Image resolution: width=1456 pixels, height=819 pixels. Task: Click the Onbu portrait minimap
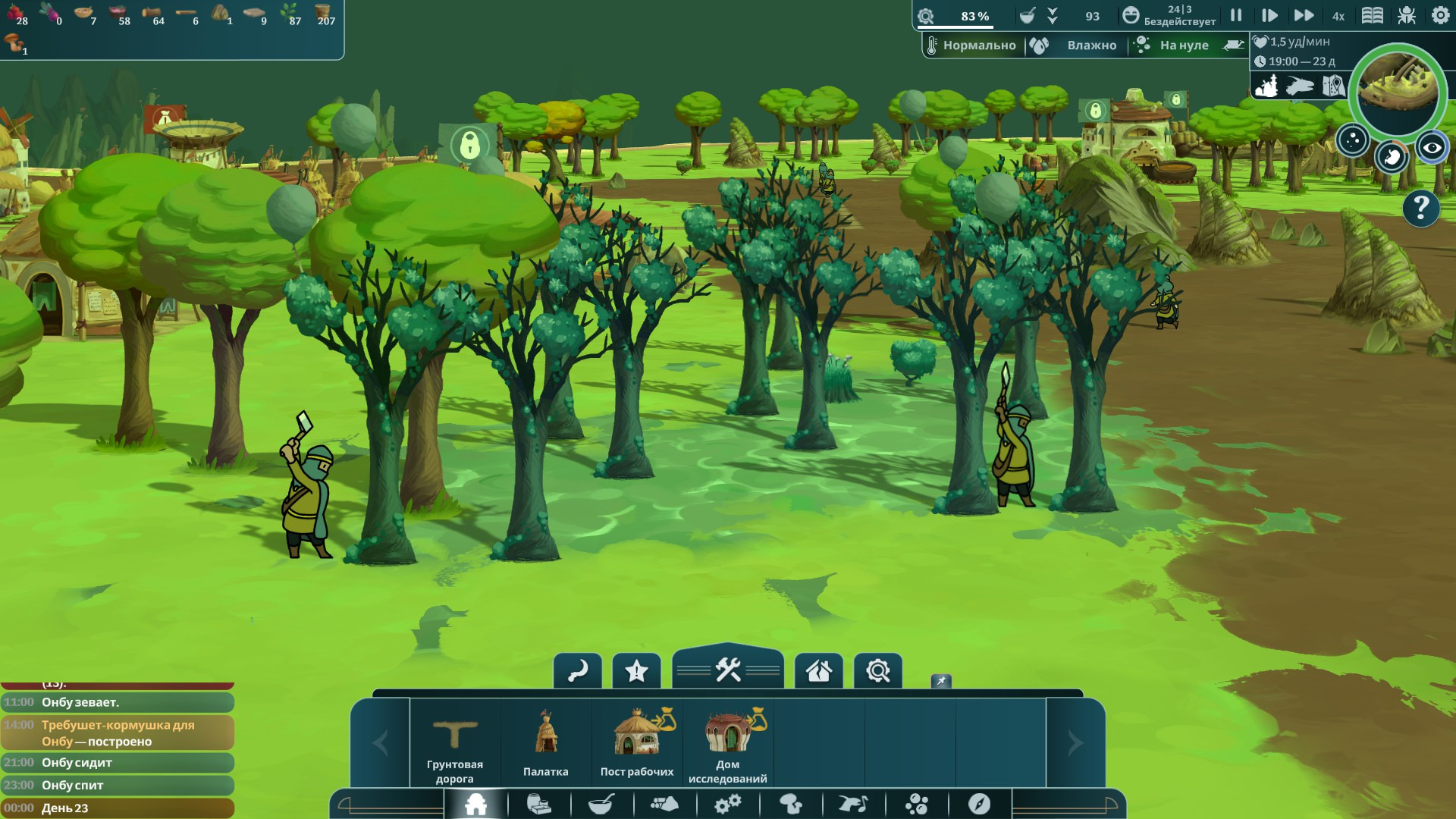click(x=1398, y=89)
